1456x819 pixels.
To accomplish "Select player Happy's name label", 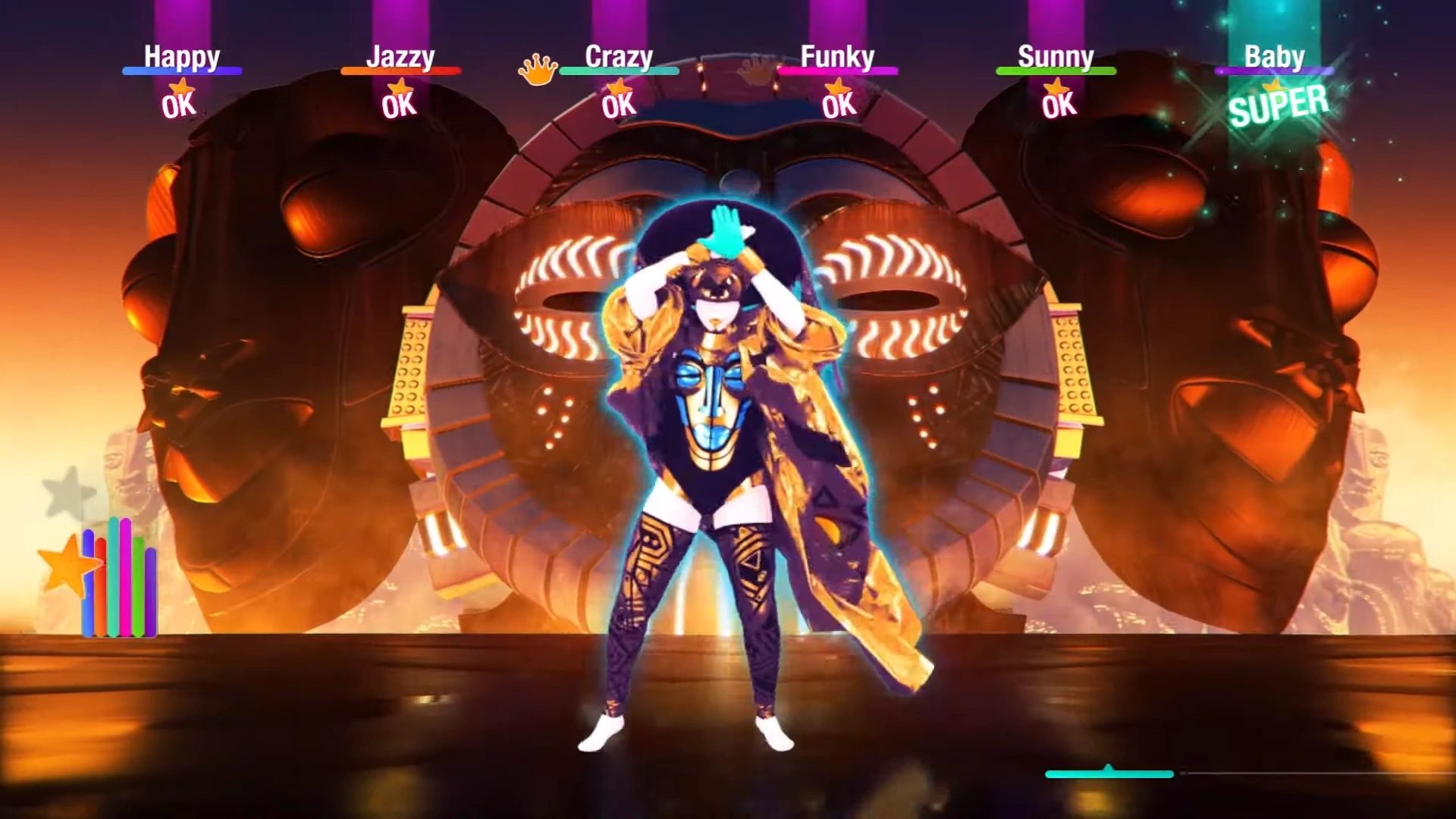I will [x=182, y=55].
